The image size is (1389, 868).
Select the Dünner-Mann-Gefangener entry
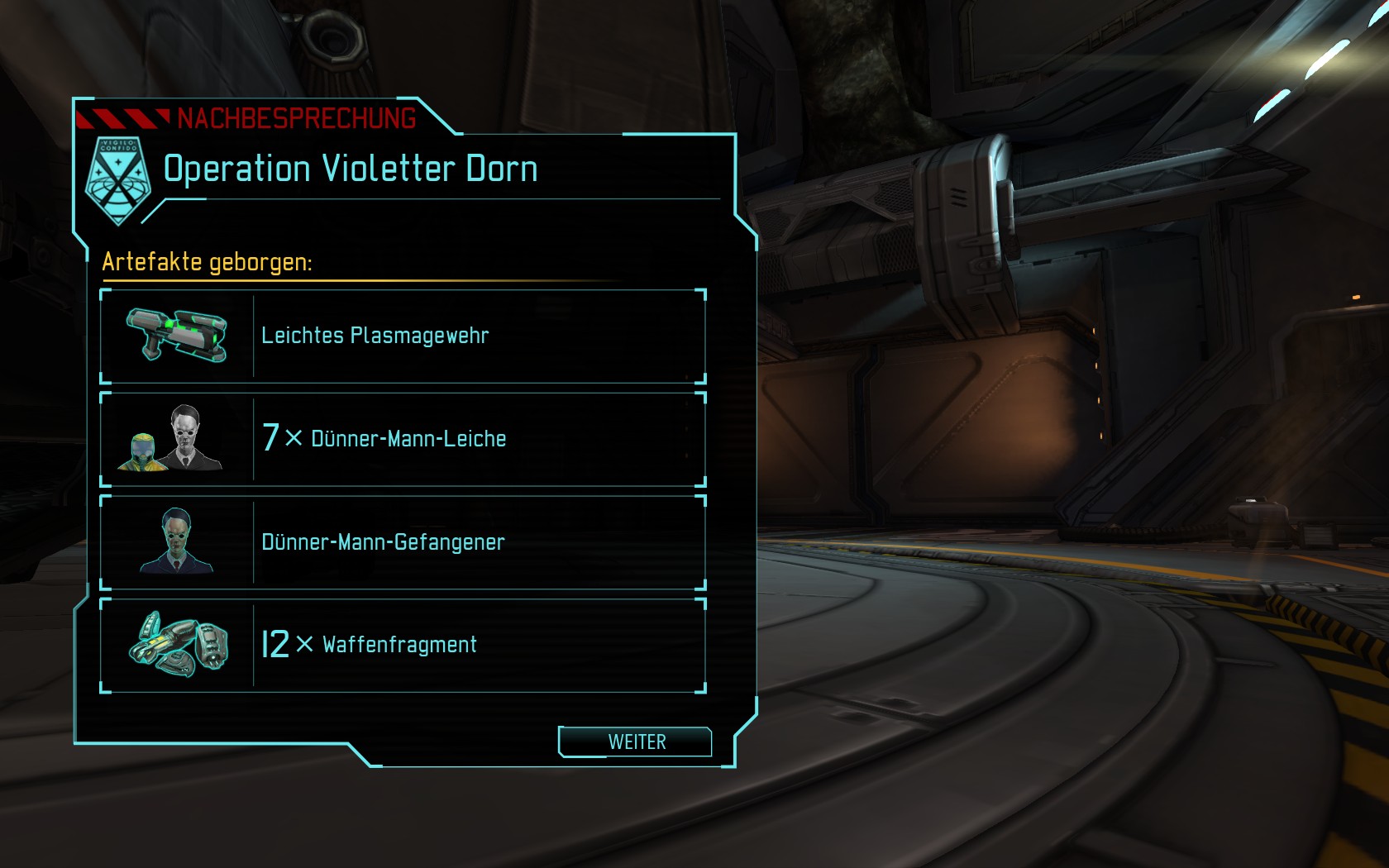tap(403, 542)
